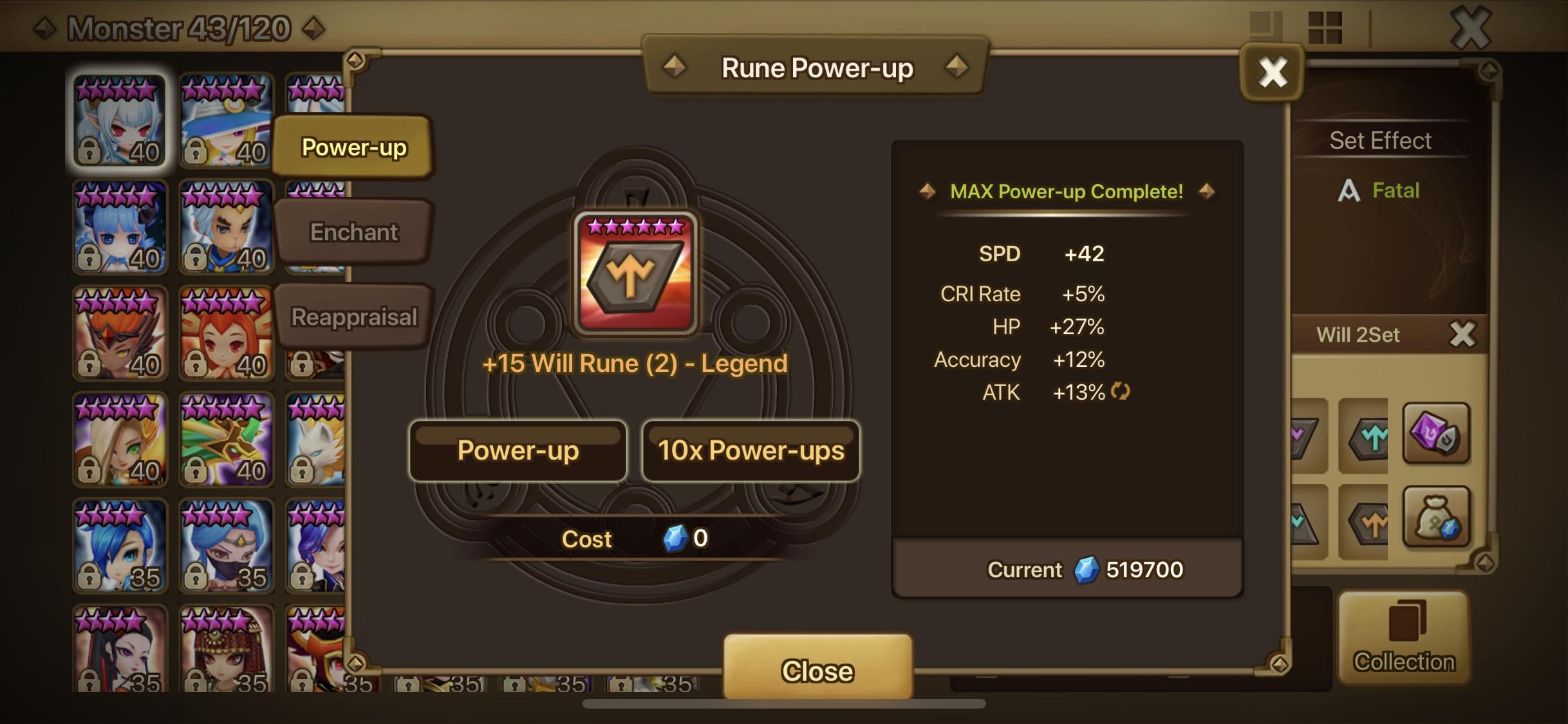Click the grid view icon in top bar
The image size is (1568, 724).
(x=1325, y=28)
